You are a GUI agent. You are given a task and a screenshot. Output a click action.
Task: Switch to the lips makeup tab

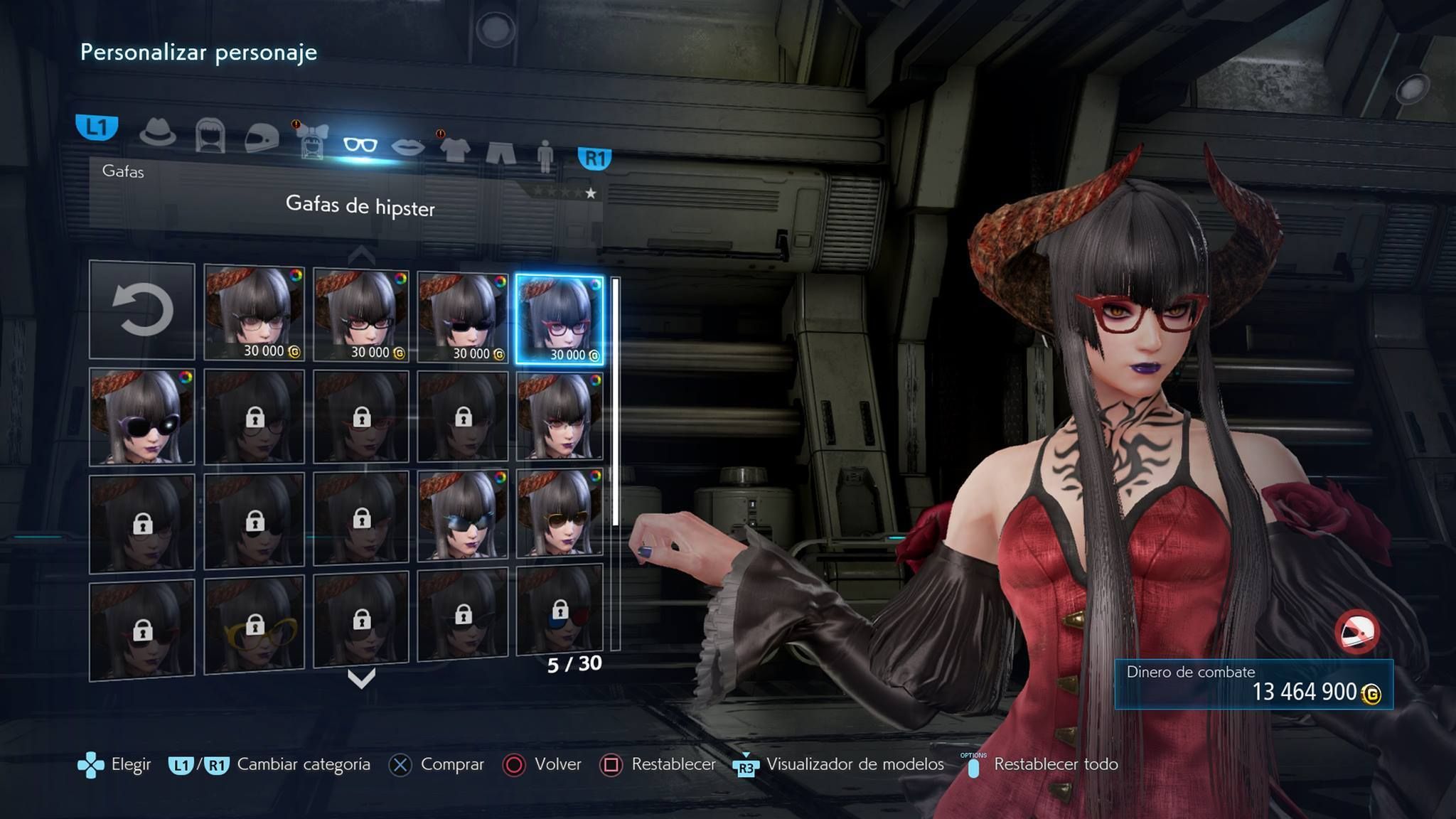(x=408, y=147)
